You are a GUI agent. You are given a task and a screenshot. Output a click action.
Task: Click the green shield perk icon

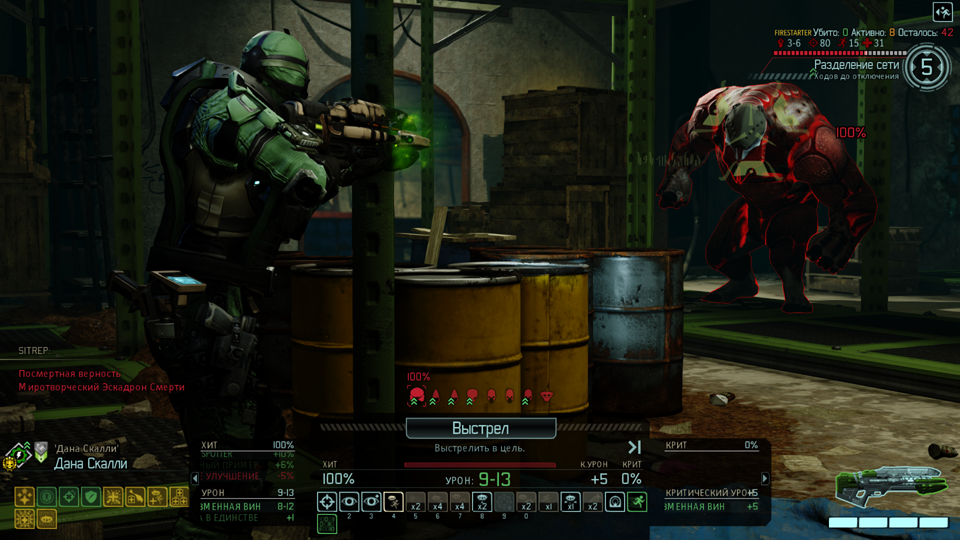[91, 497]
